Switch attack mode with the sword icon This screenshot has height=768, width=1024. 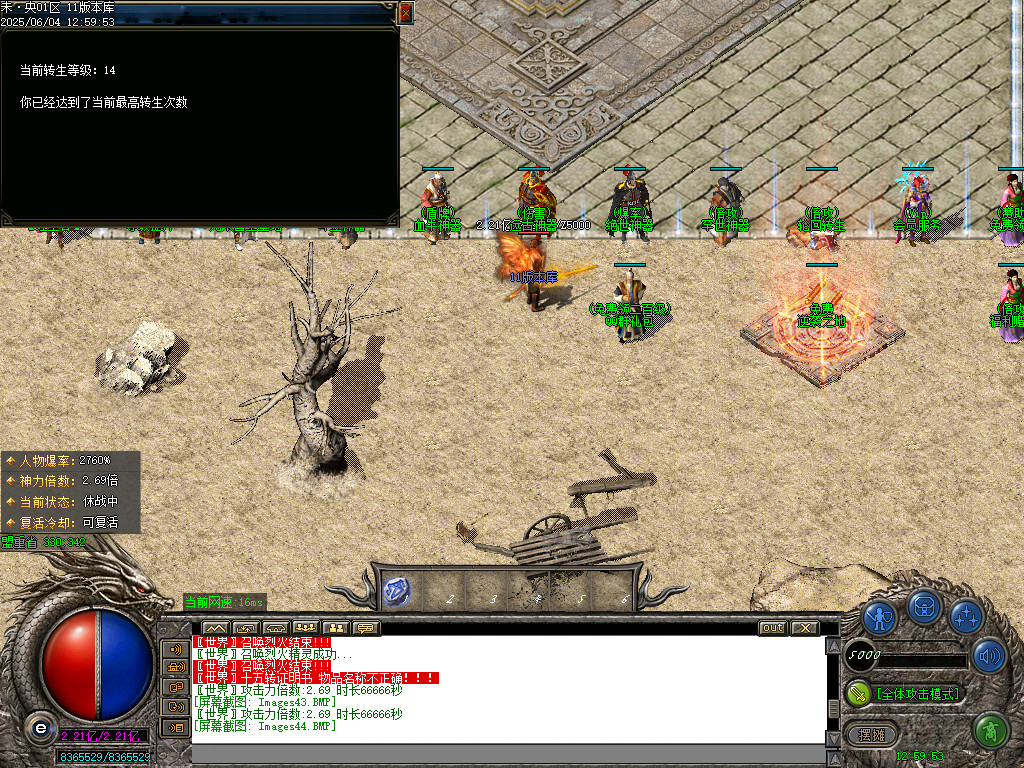click(858, 693)
